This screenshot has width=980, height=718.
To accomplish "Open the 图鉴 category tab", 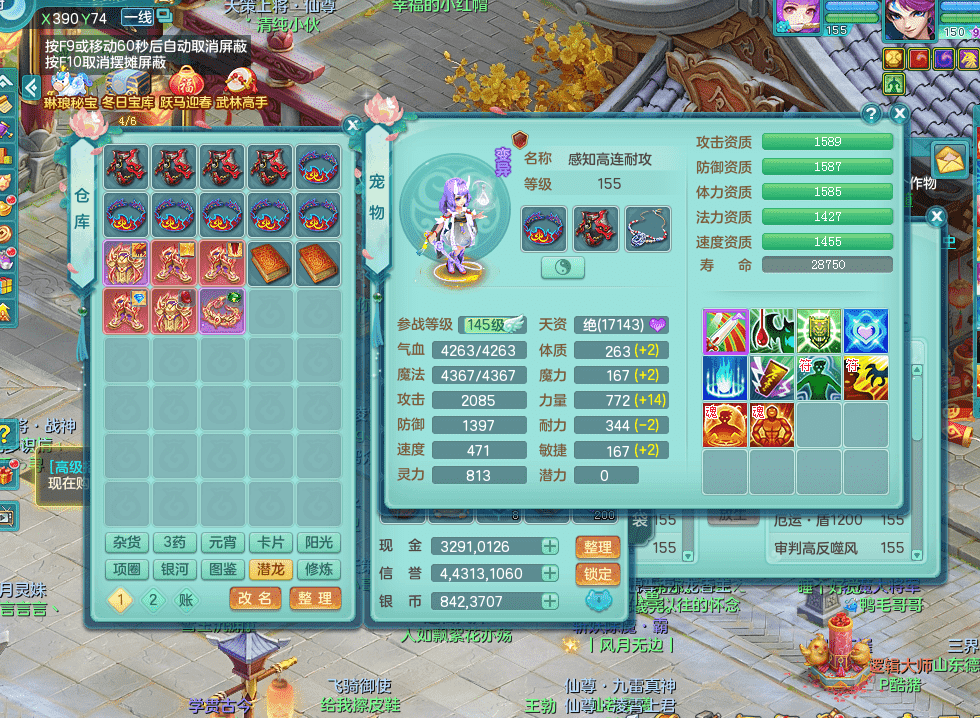I will pos(223,569).
